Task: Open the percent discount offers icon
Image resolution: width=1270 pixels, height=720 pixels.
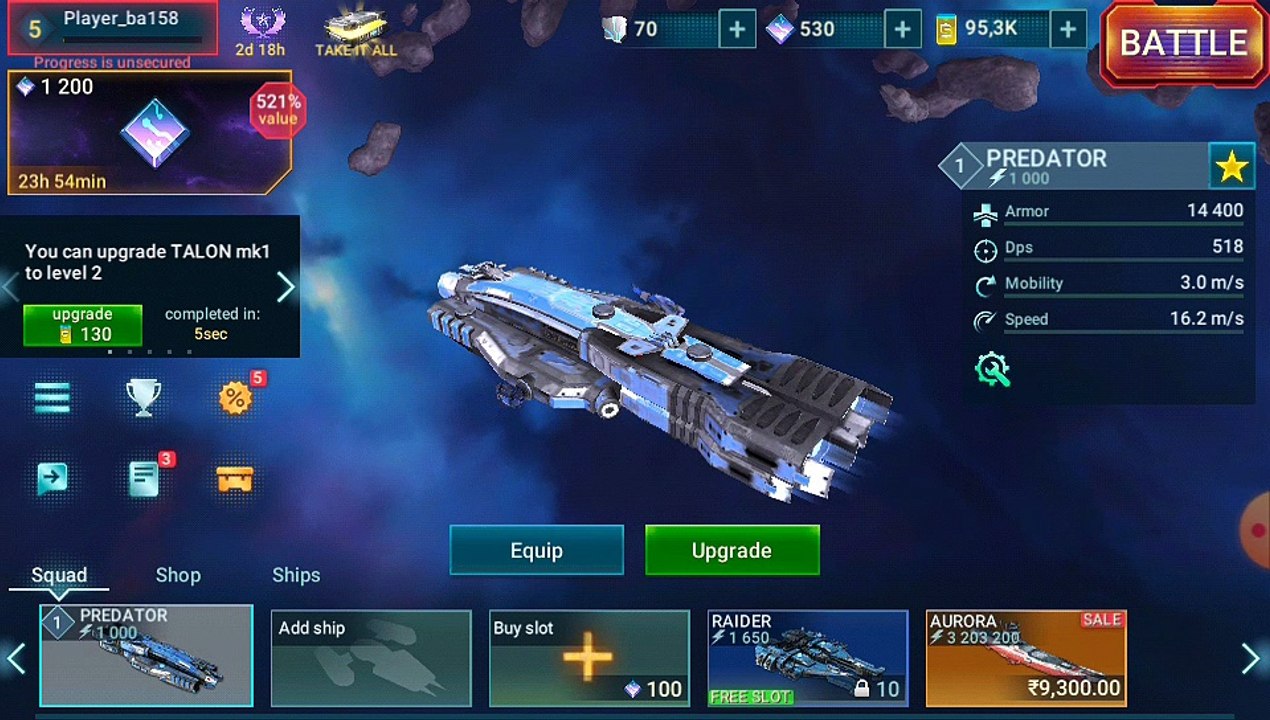Action: point(235,398)
